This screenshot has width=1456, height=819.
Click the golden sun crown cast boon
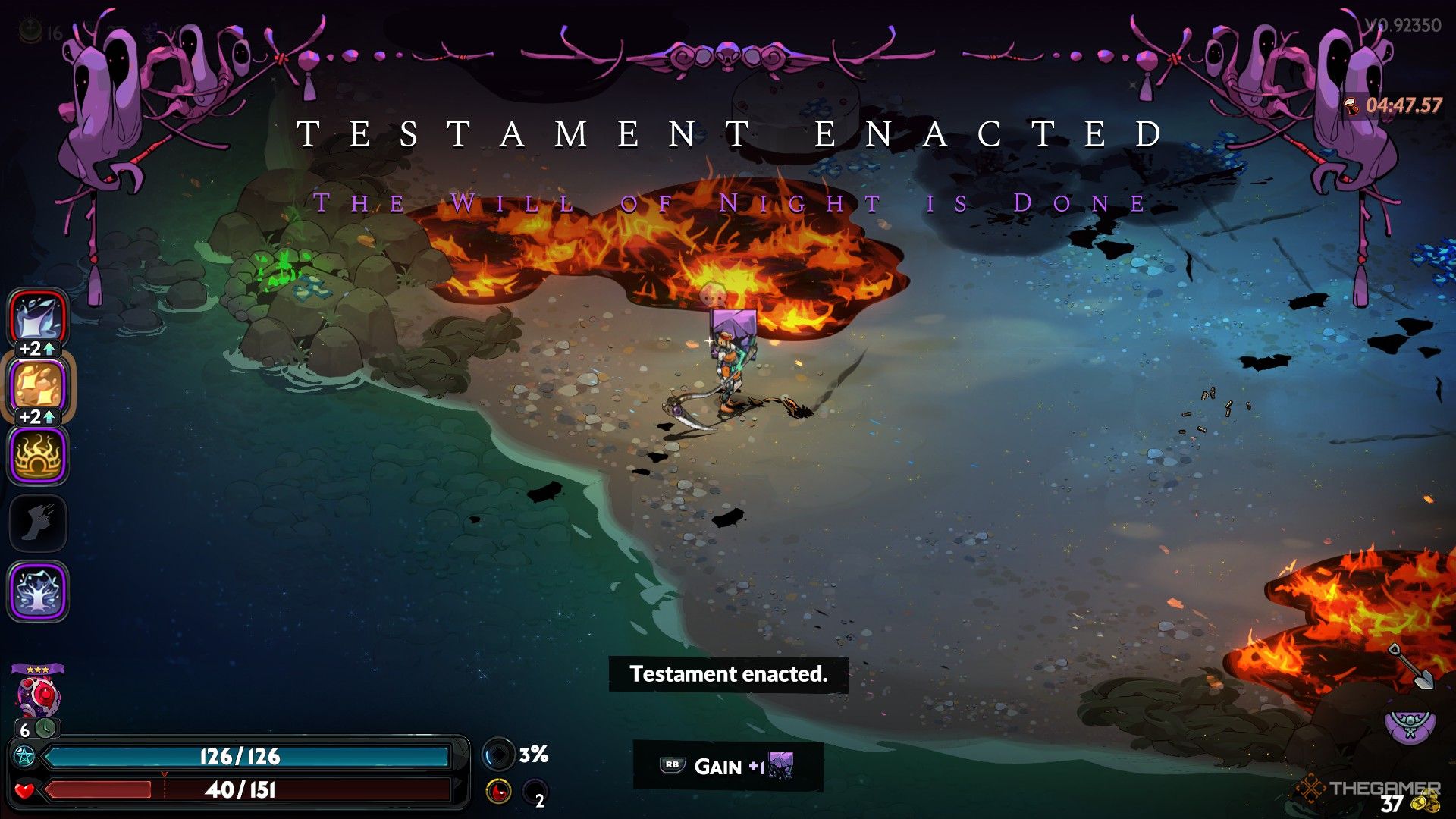(38, 455)
